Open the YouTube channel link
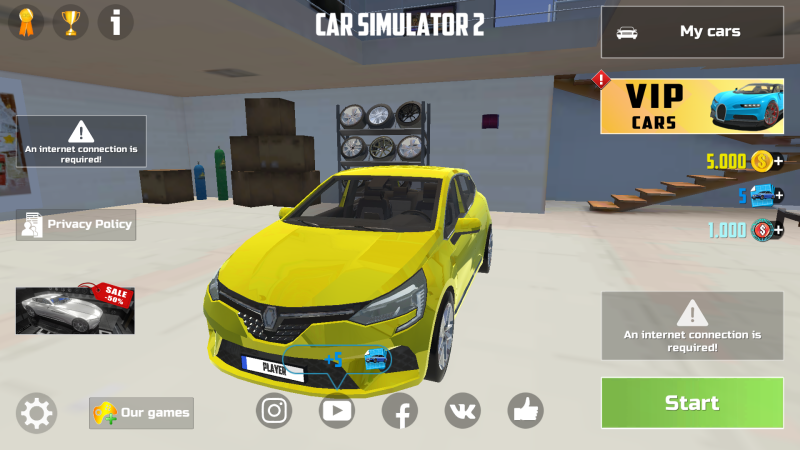 click(x=337, y=409)
